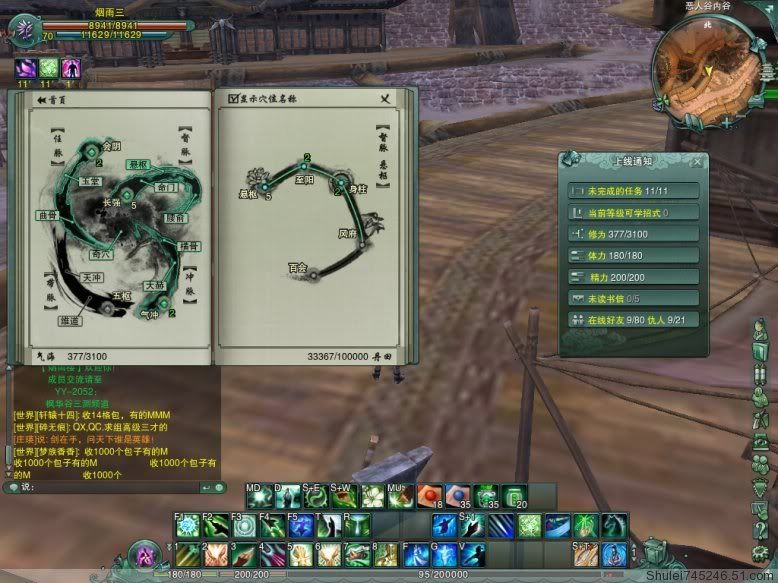Open the 在线好友 friends entry

632,320
